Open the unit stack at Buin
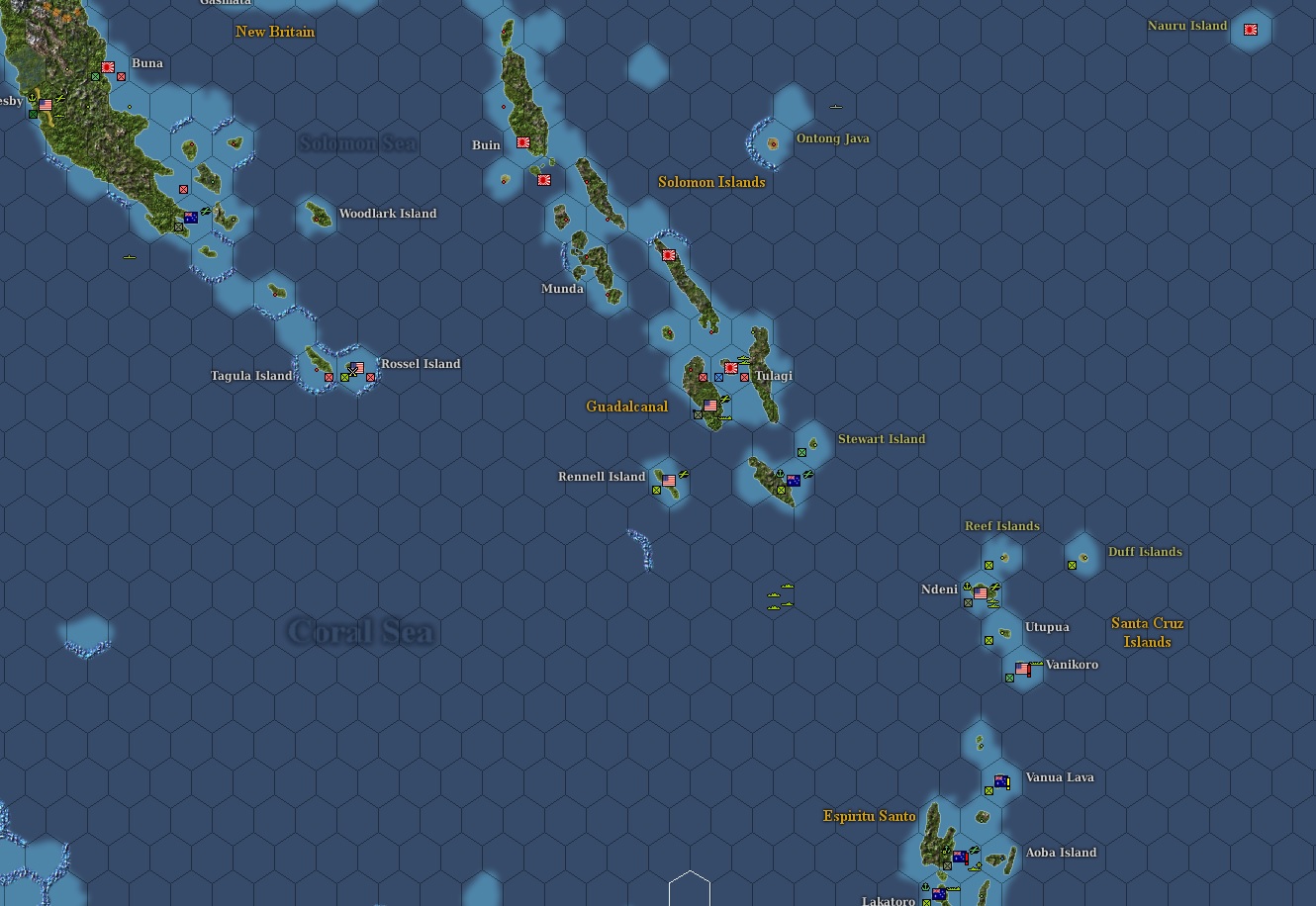1316x906 pixels. [x=521, y=141]
